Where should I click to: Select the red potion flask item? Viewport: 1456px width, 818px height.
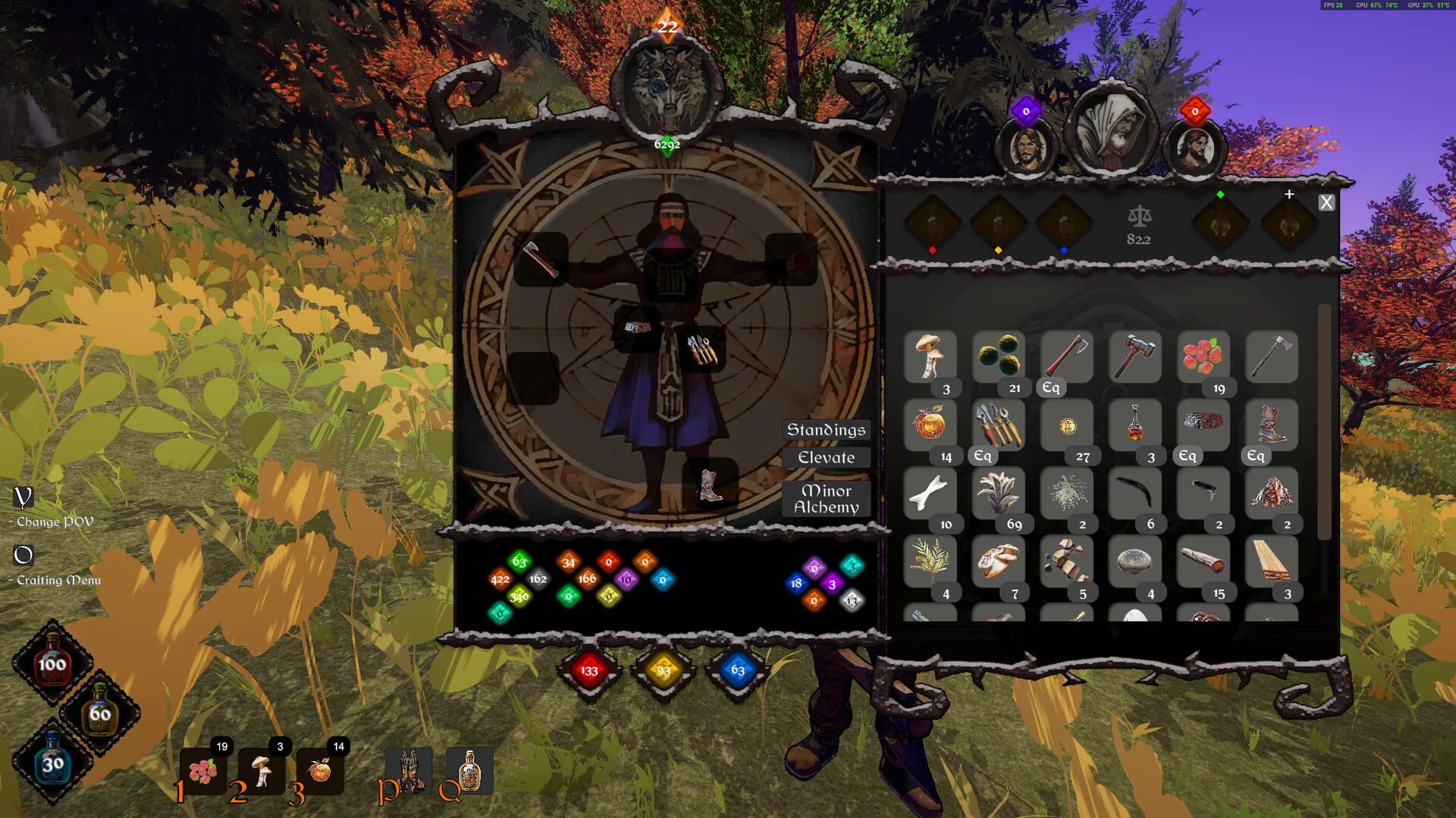(x=1134, y=425)
